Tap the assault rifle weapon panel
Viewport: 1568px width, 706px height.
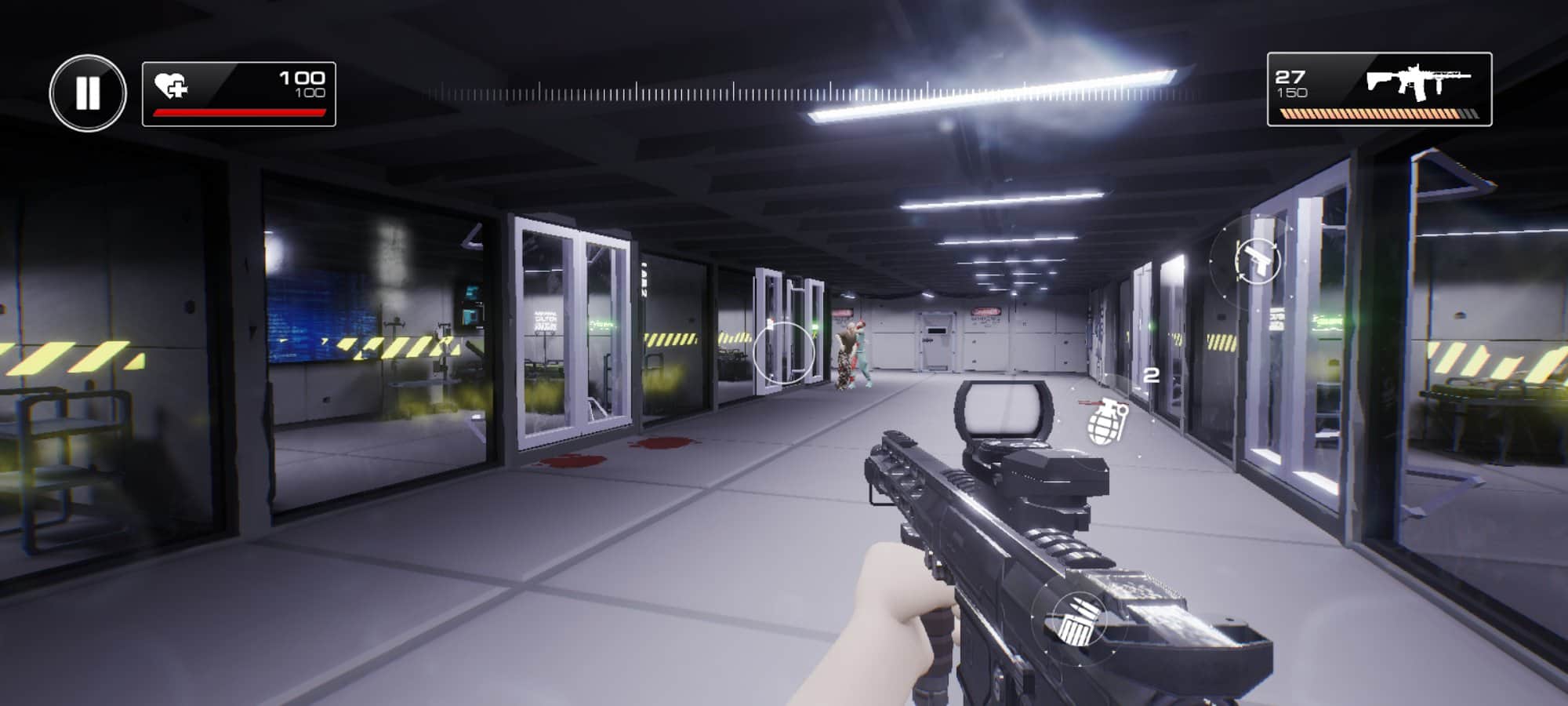1379,89
